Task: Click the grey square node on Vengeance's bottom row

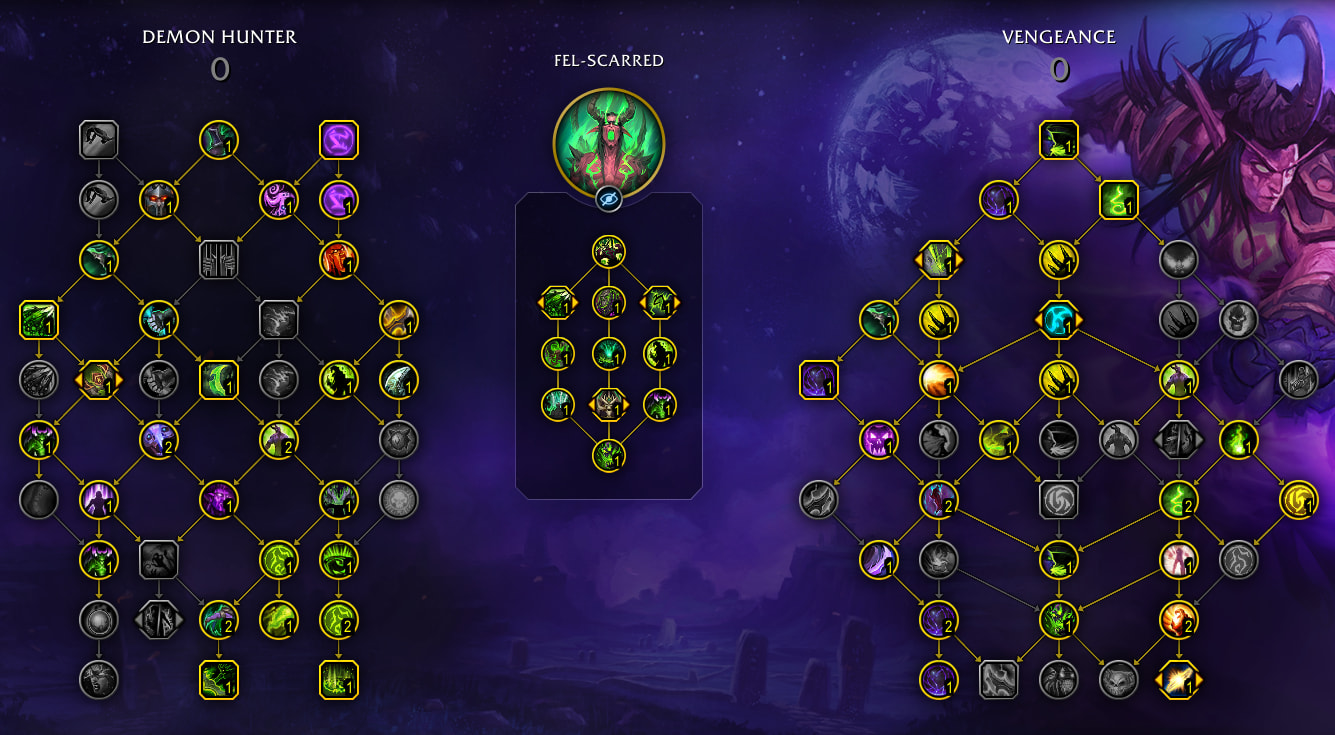Action: 998,680
